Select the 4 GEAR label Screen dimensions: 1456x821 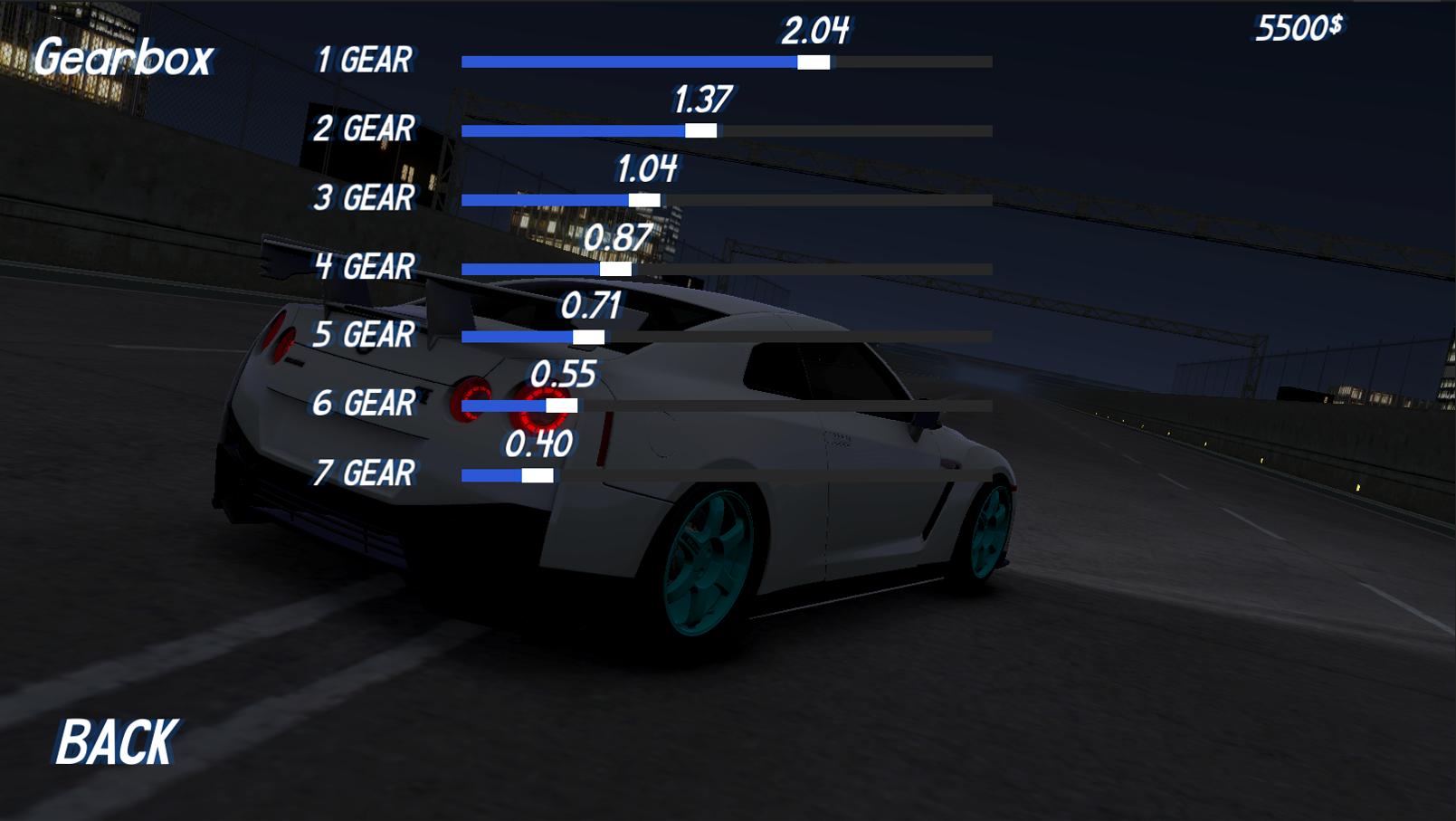366,267
